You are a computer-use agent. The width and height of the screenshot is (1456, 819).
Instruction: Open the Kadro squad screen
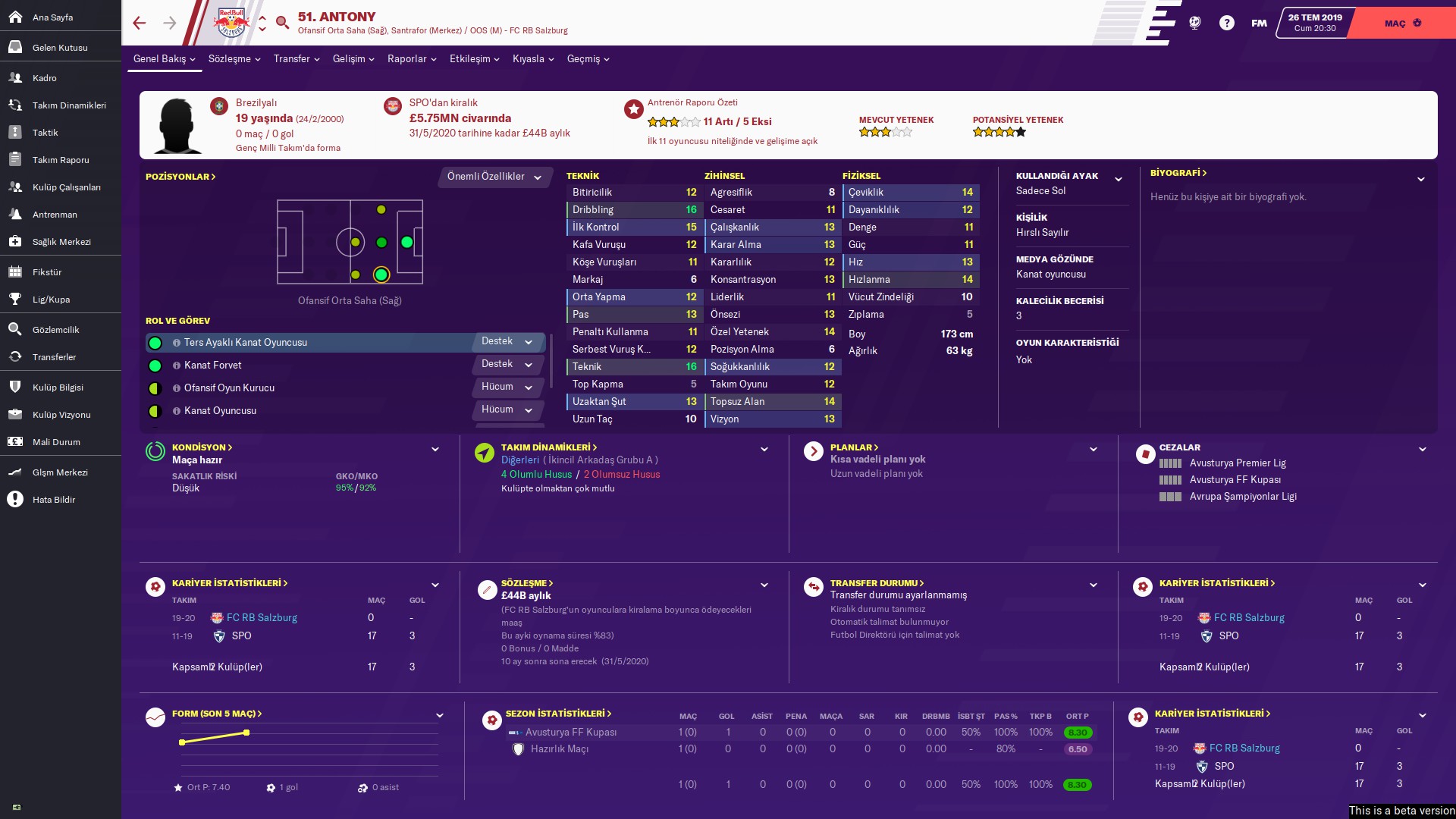(44, 77)
